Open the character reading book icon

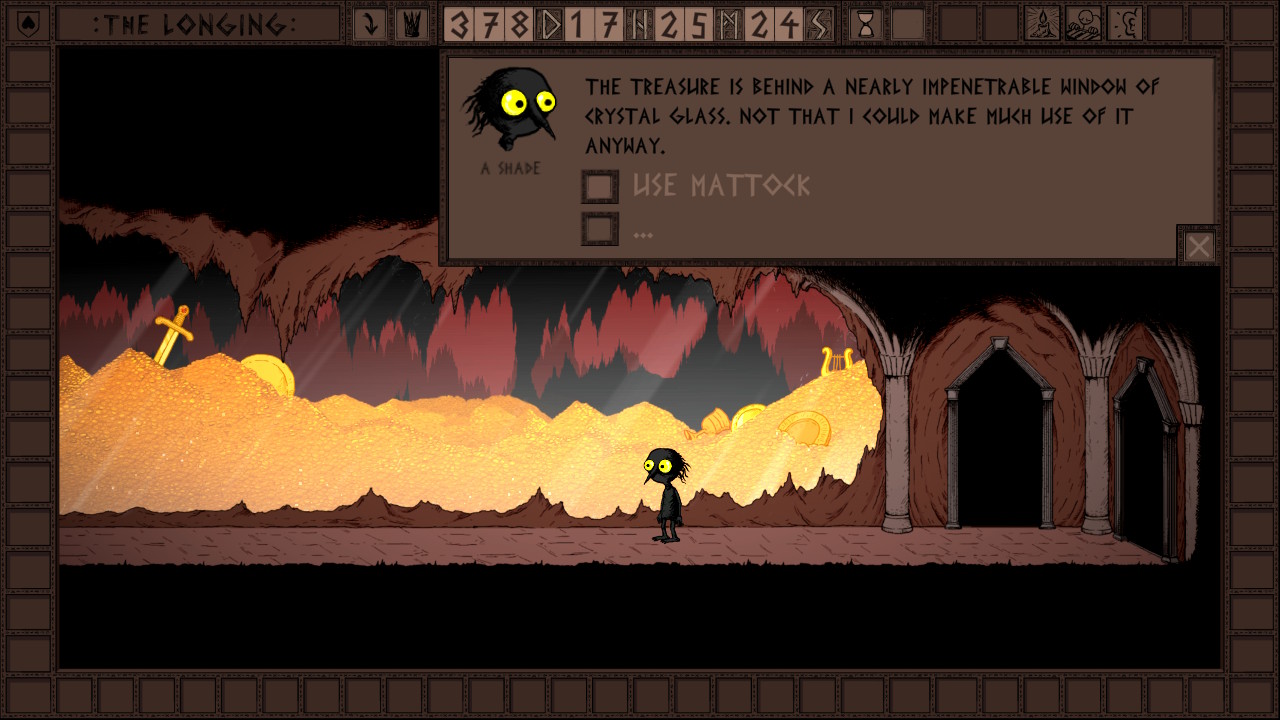[1084, 24]
